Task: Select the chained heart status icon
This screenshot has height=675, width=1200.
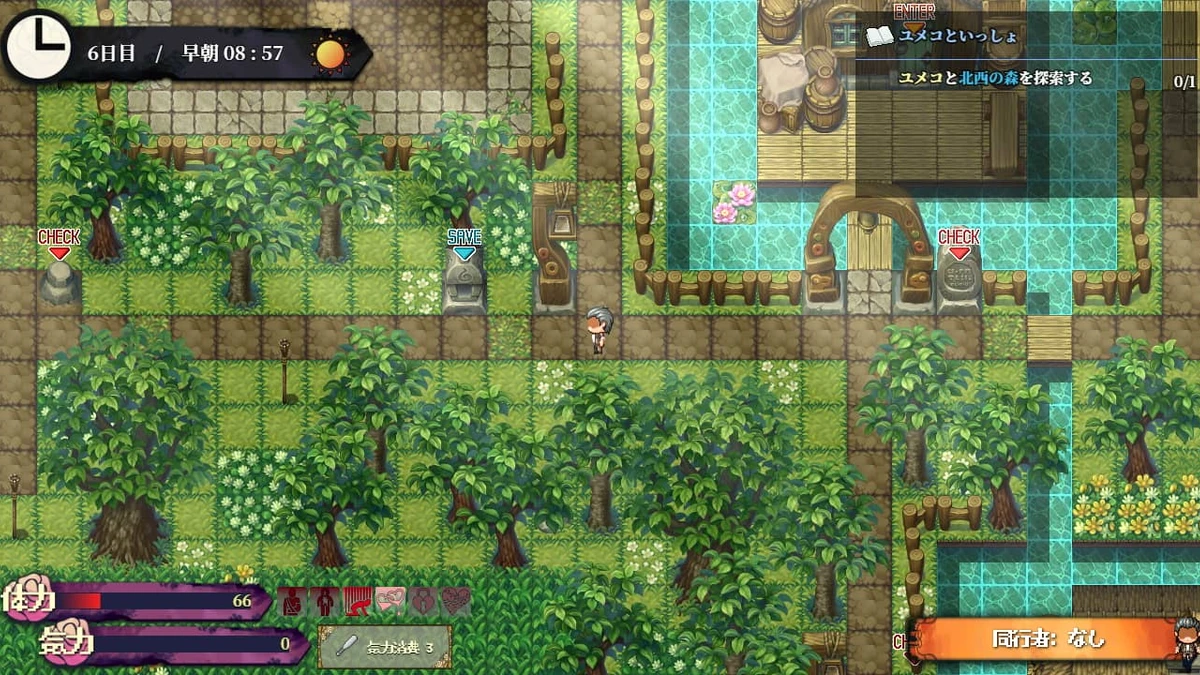Action: pyautogui.click(x=457, y=602)
